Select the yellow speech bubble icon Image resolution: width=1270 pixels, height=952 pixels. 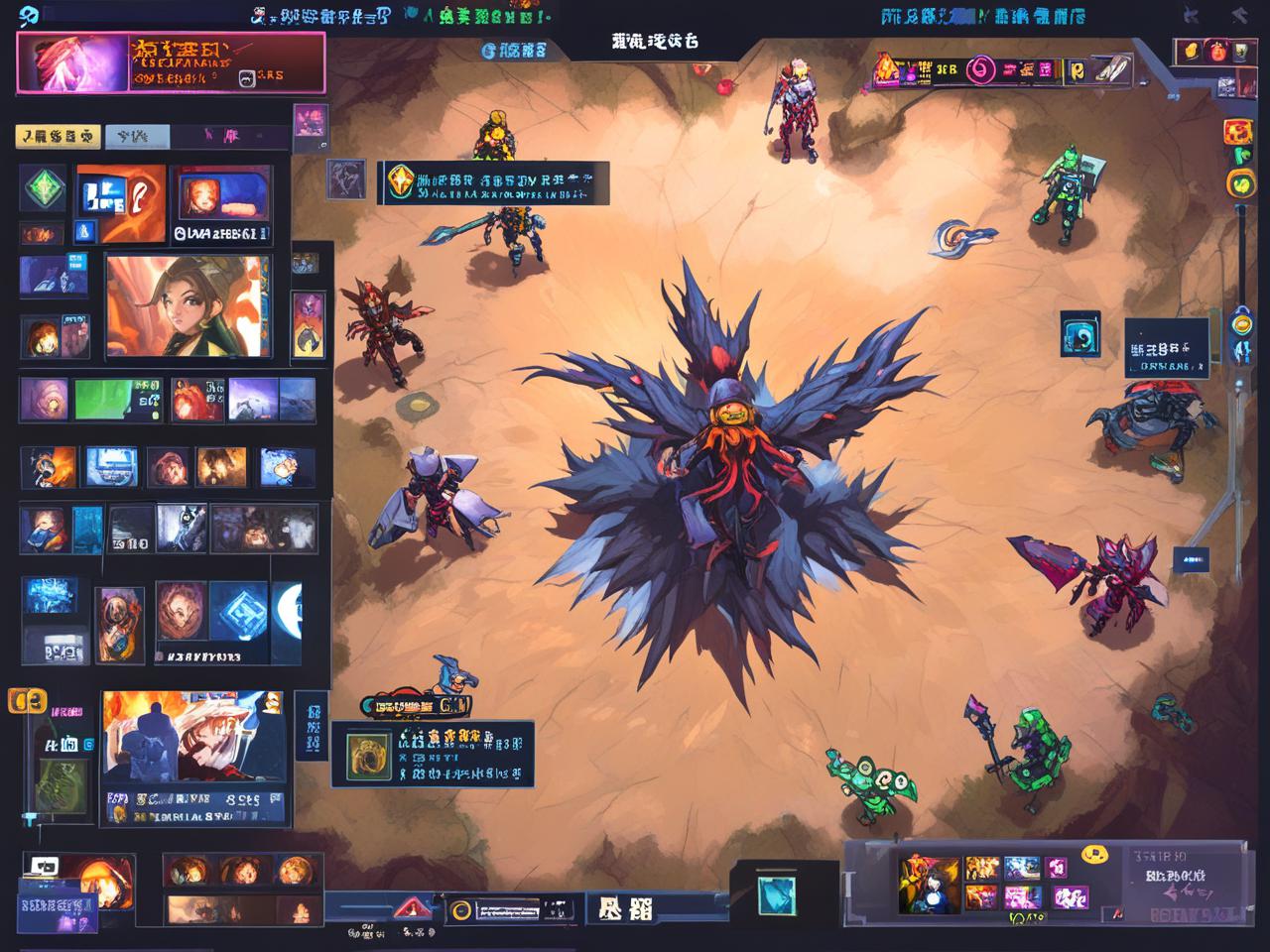(1094, 853)
